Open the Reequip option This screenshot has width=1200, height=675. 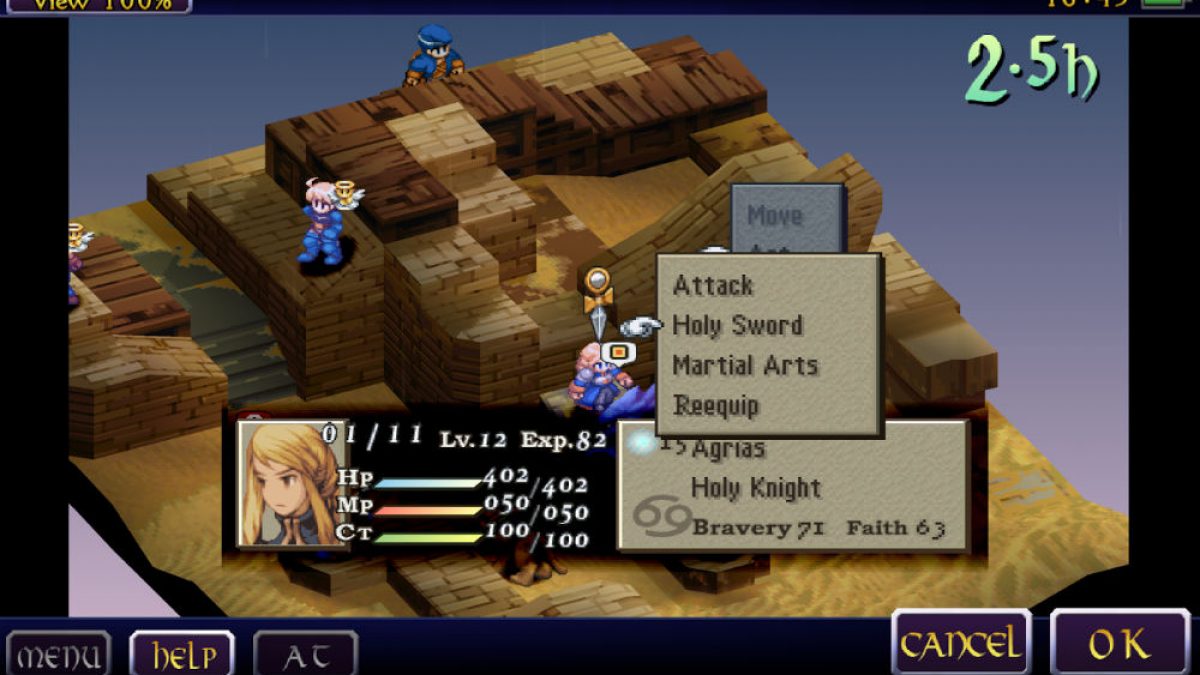click(x=716, y=406)
